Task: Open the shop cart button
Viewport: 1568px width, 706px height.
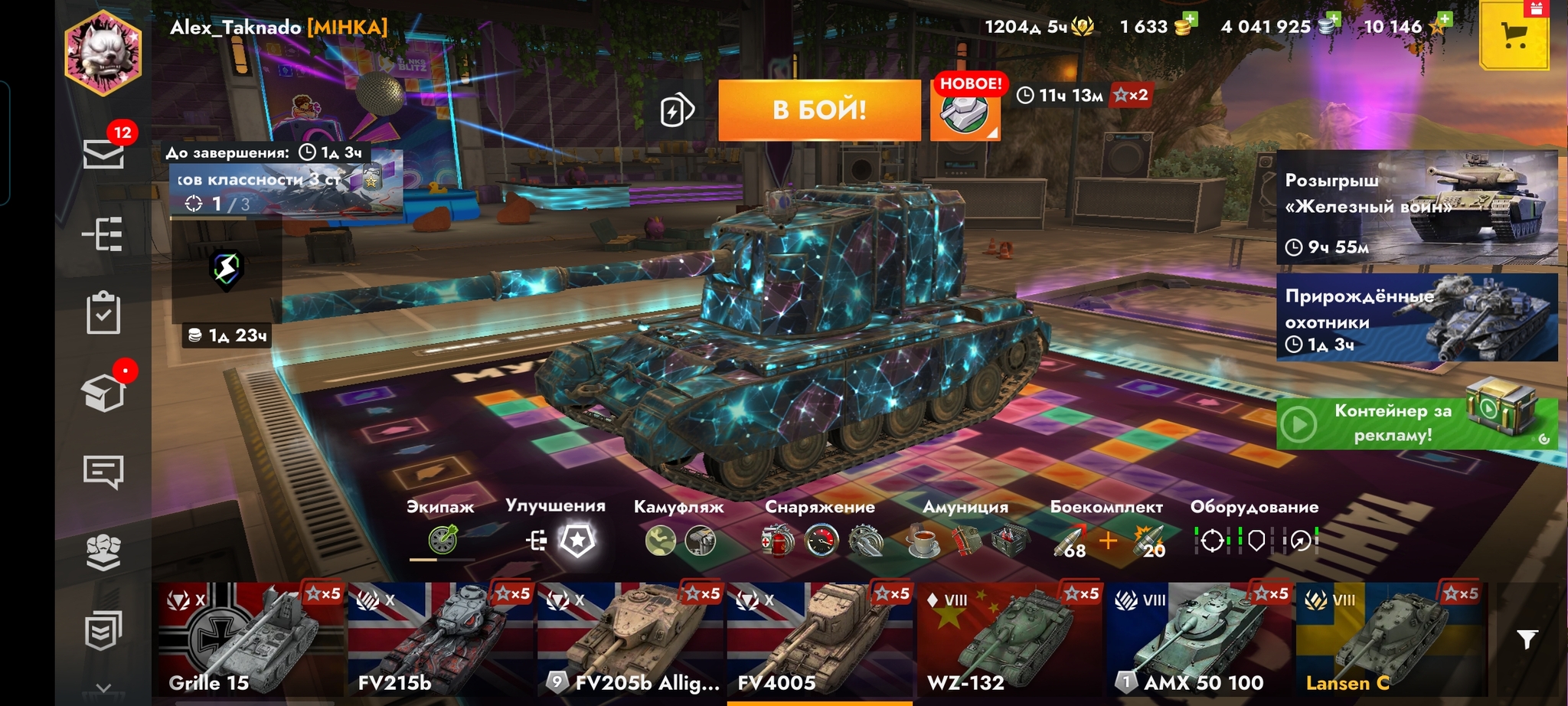Action: (x=1514, y=36)
